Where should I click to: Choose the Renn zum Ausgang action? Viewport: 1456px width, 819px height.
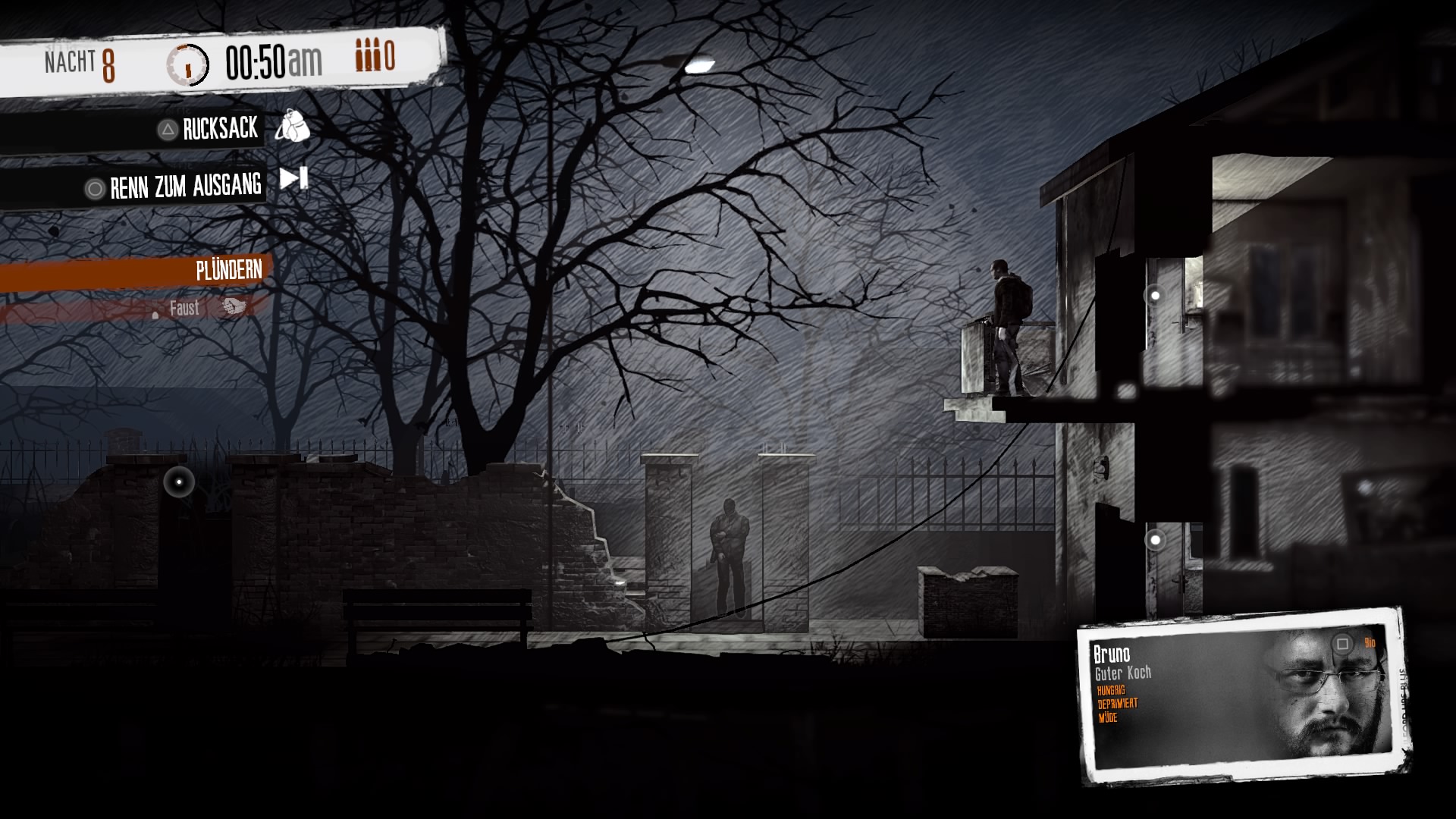tap(186, 185)
